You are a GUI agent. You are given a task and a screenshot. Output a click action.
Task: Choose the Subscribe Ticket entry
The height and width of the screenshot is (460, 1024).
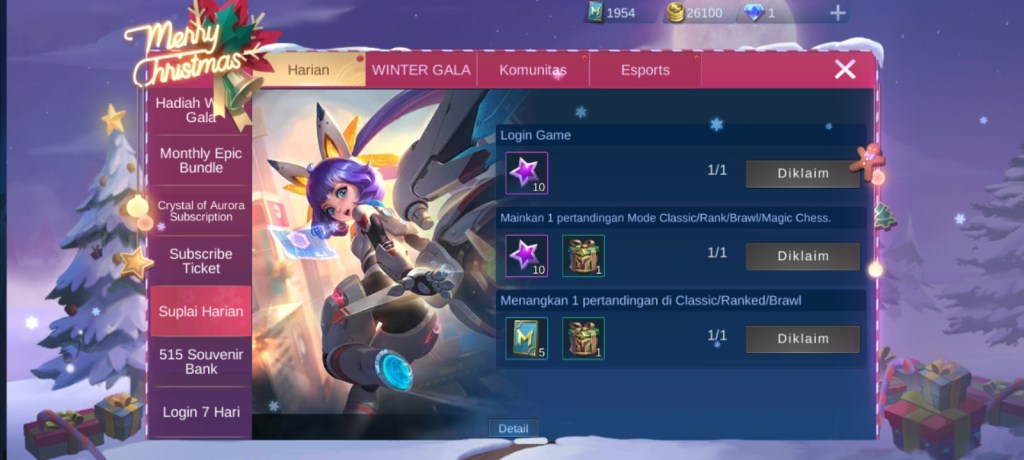click(200, 261)
